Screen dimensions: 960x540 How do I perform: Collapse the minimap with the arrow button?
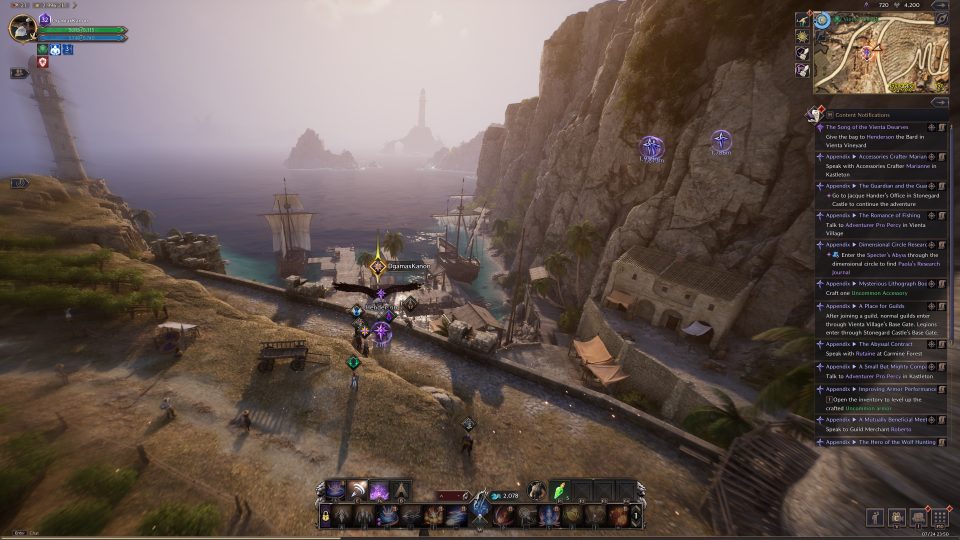click(941, 19)
